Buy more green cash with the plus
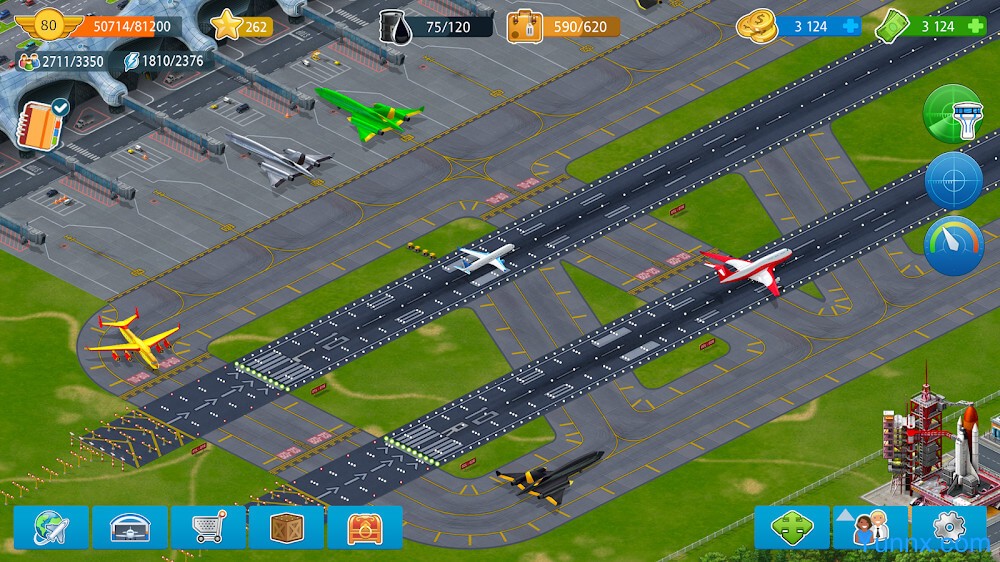This screenshot has width=1000, height=562. click(975, 26)
